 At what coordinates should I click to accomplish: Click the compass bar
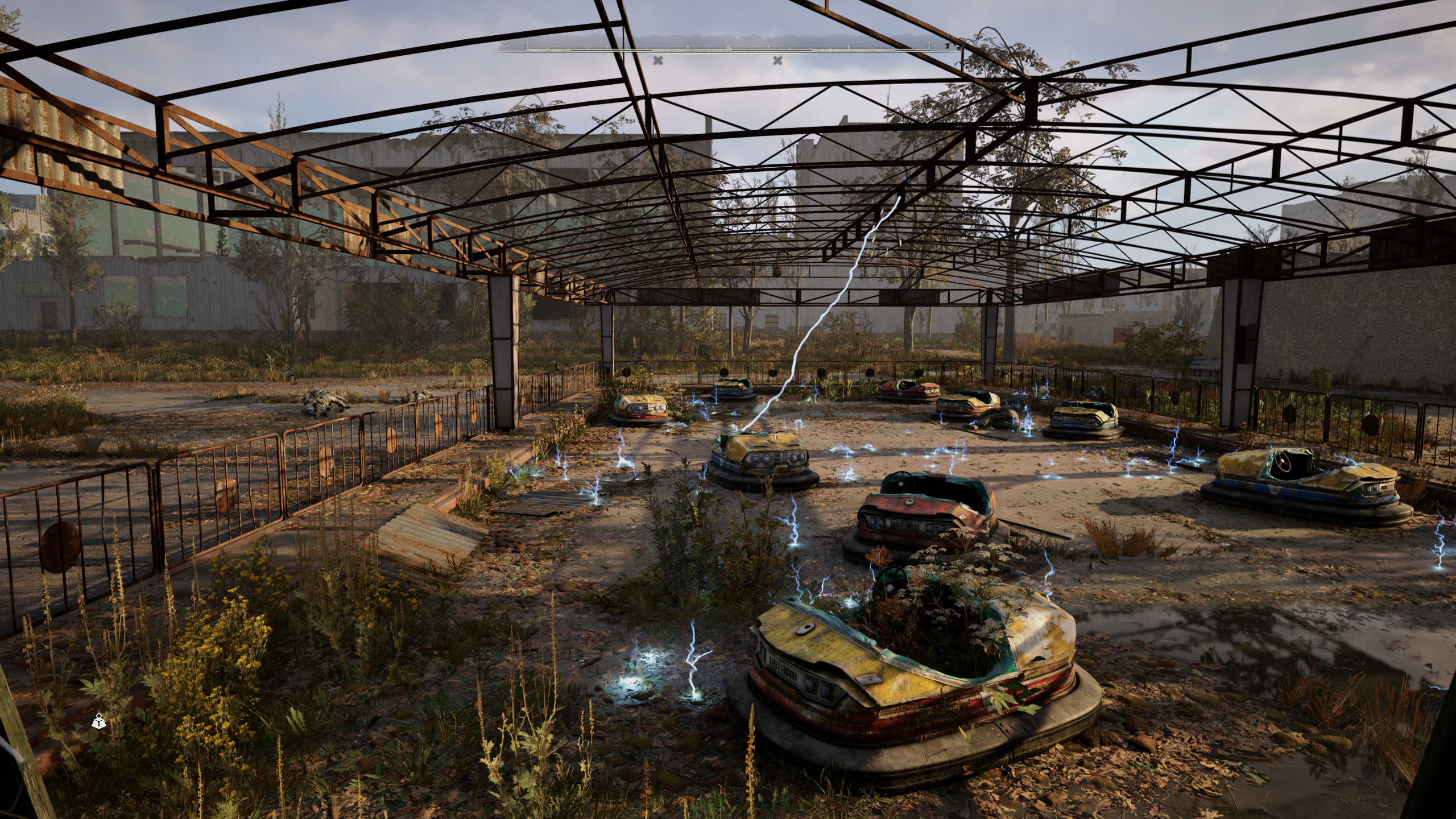[728, 48]
